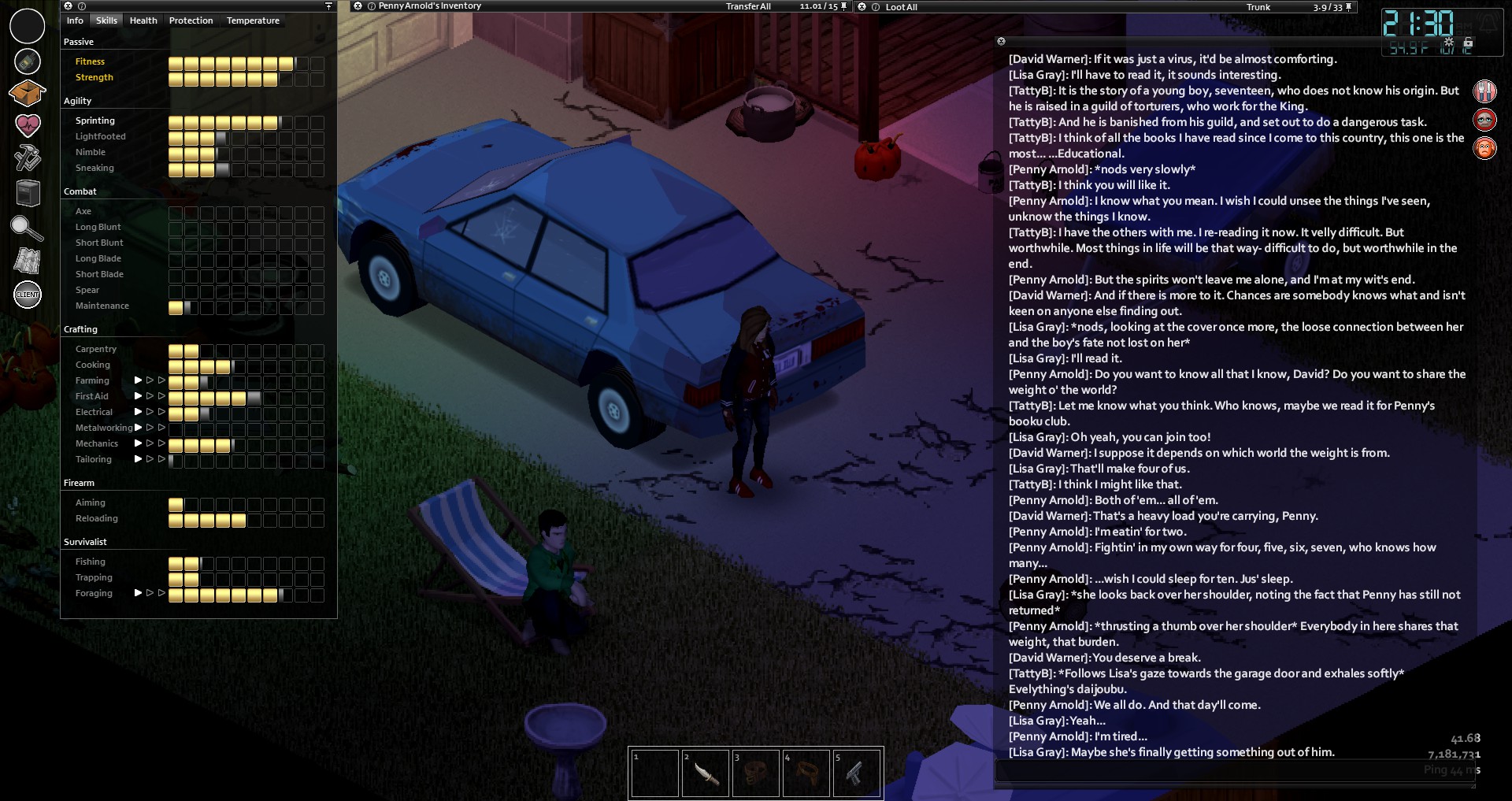The width and height of the screenshot is (1512, 801).
Task: Open the Health tab
Action: click(x=143, y=20)
